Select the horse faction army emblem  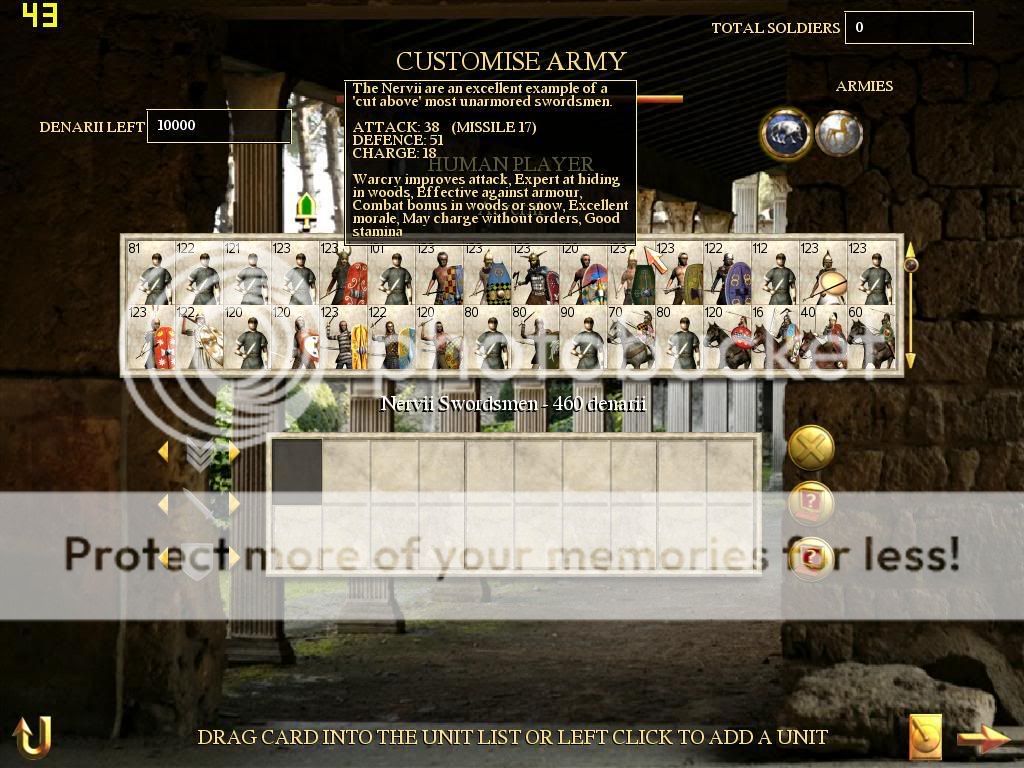tap(839, 134)
